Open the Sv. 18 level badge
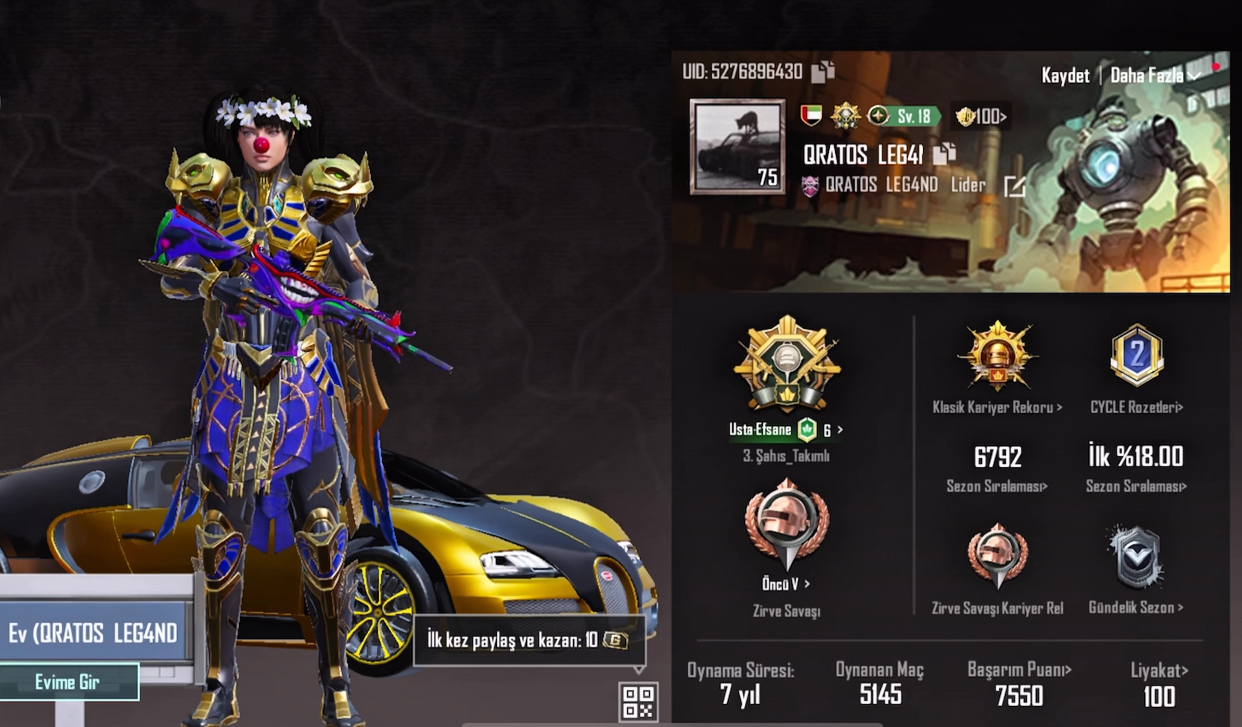Viewport: 1242px width, 727px height. (x=903, y=116)
